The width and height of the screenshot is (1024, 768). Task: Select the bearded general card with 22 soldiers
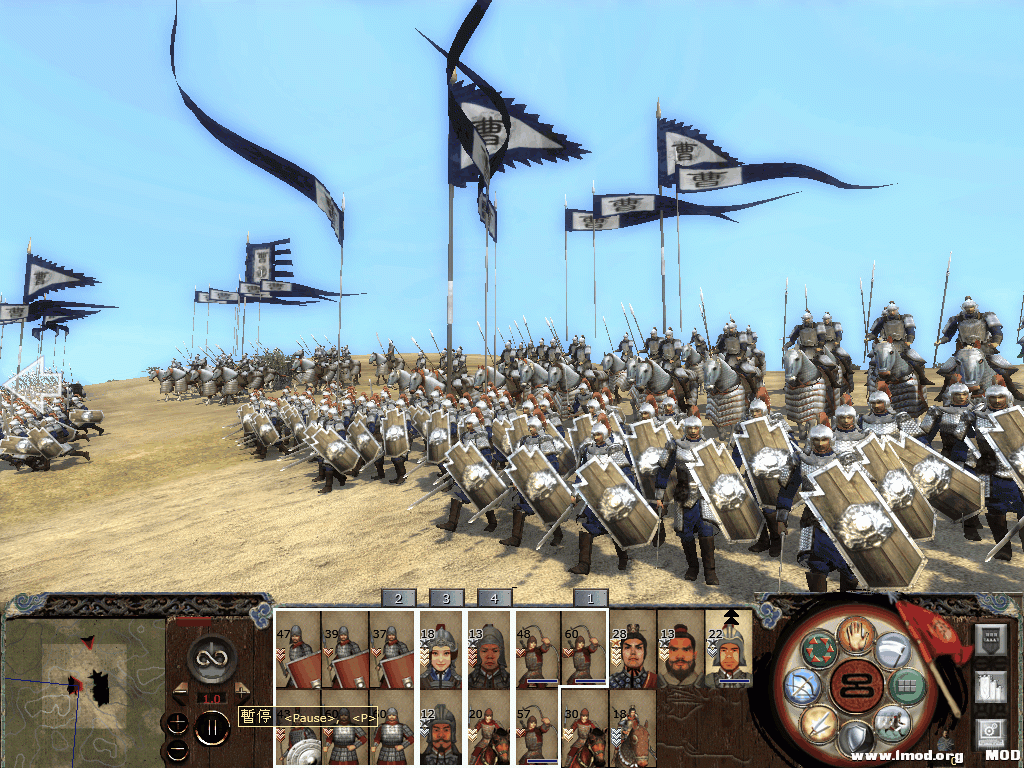point(729,650)
